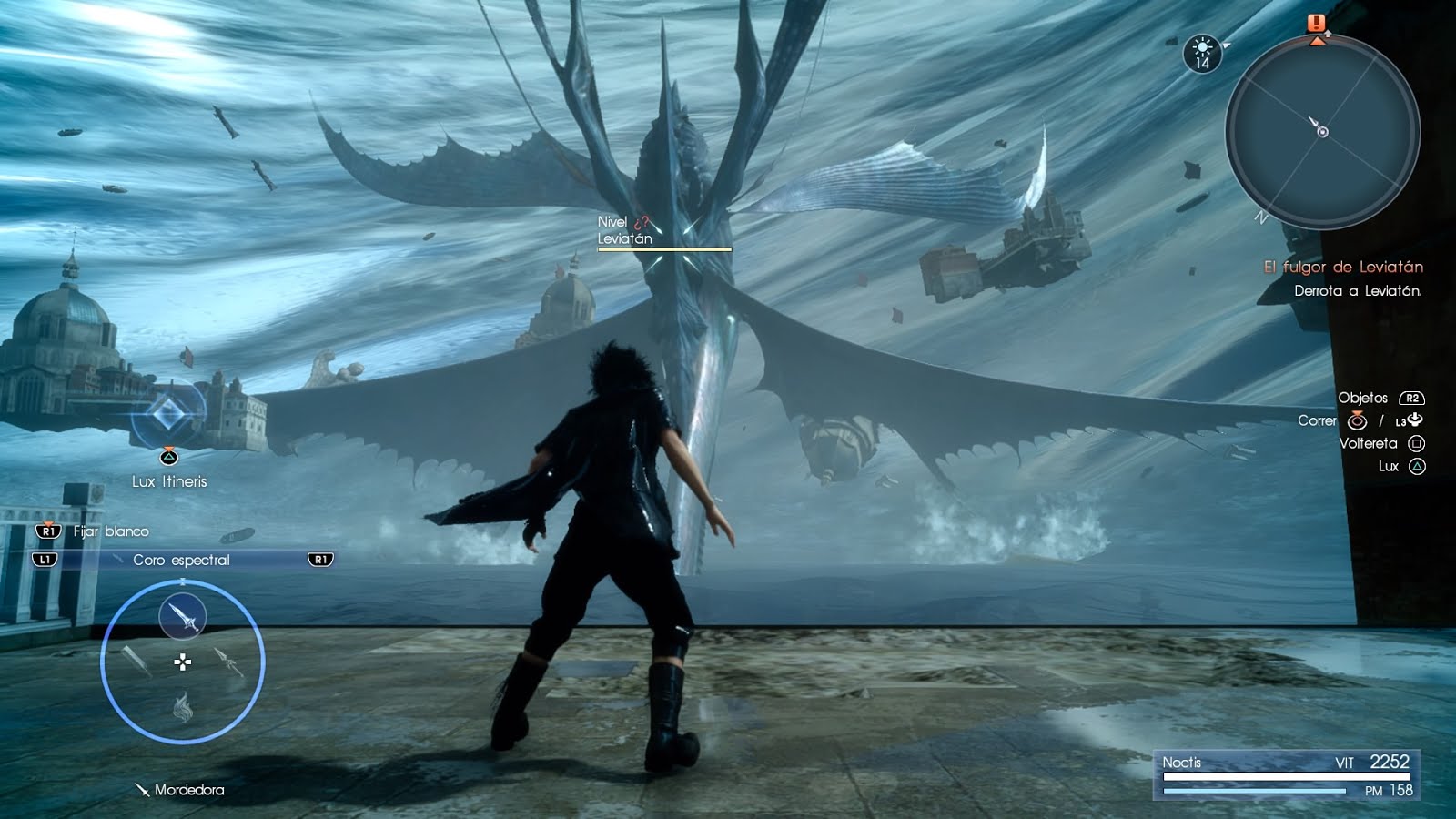Screen dimensions: 1456x819
Task: Select the orange exclamation quest marker
Action: tap(1317, 24)
